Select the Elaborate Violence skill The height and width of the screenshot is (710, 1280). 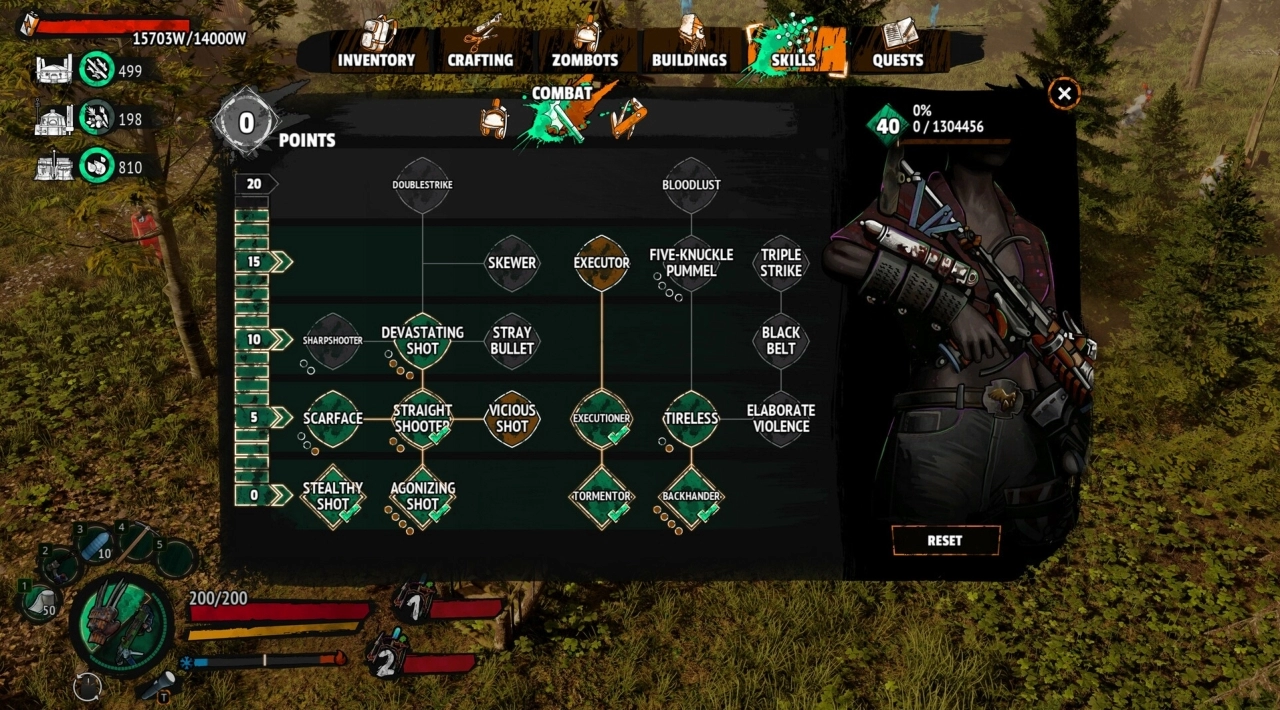pos(781,418)
